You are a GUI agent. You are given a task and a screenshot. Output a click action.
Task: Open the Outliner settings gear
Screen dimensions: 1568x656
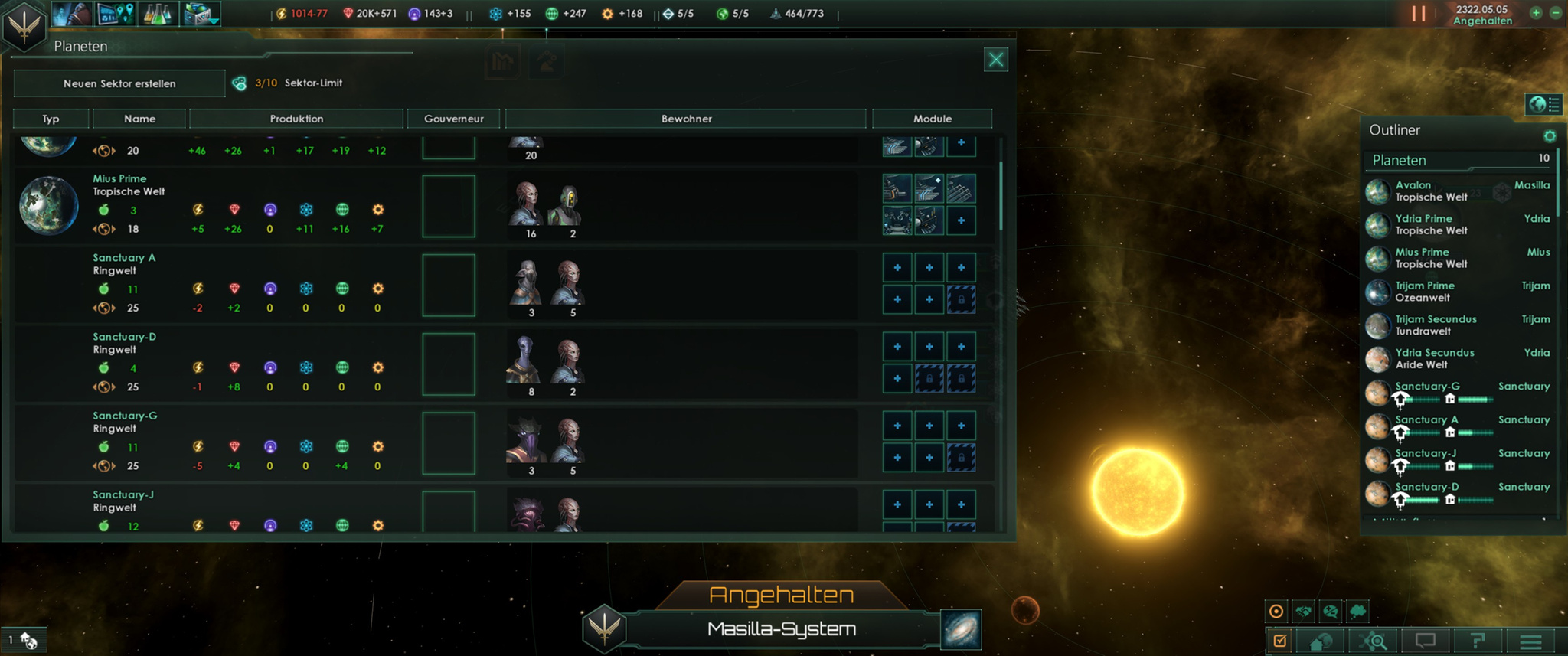1550,136
